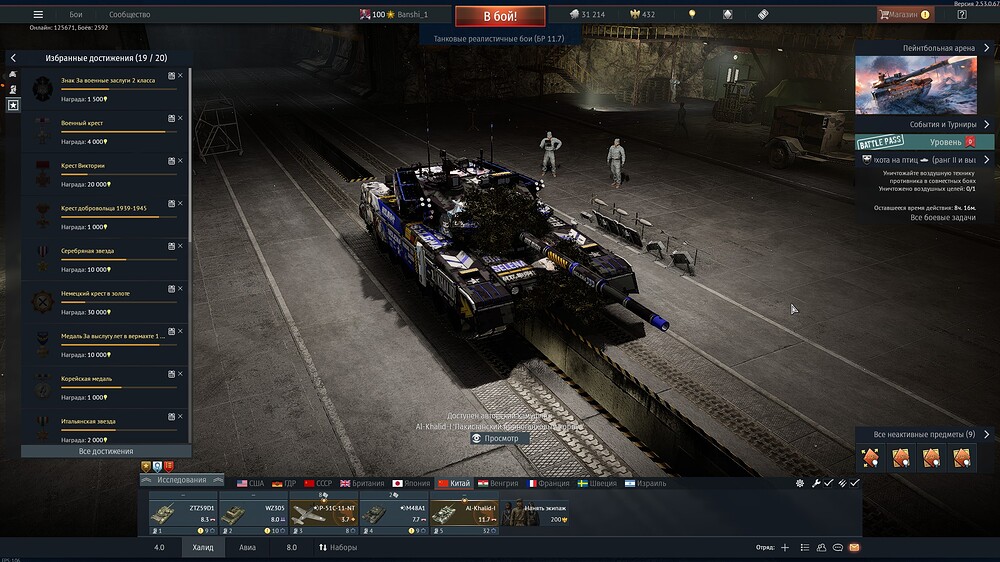
Task: Start a battle with the В бой! button
Action: click(x=500, y=17)
